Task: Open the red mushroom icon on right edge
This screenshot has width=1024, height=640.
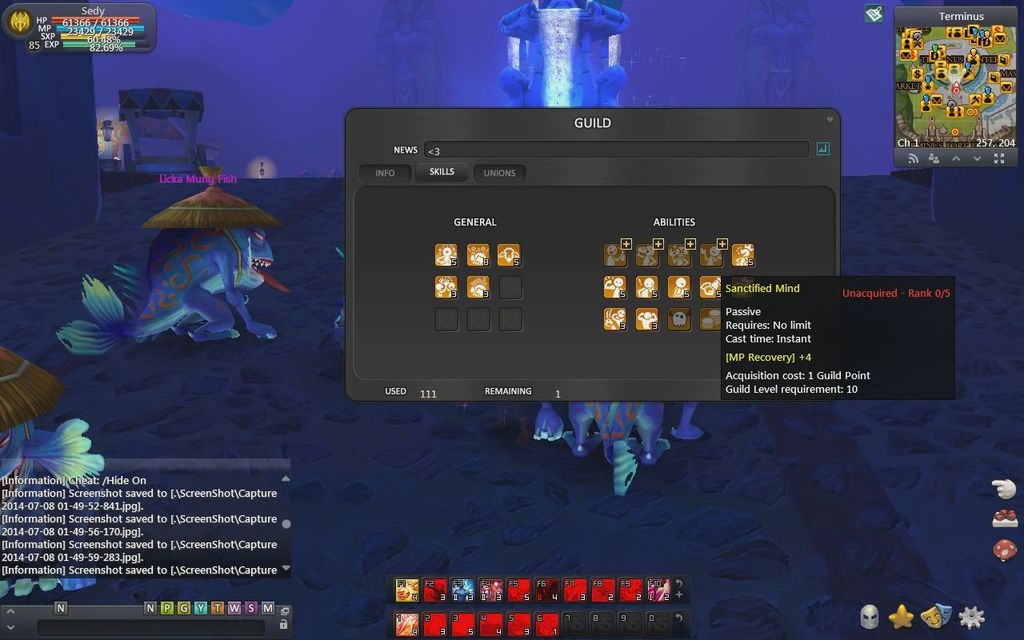Action: click(x=1004, y=549)
